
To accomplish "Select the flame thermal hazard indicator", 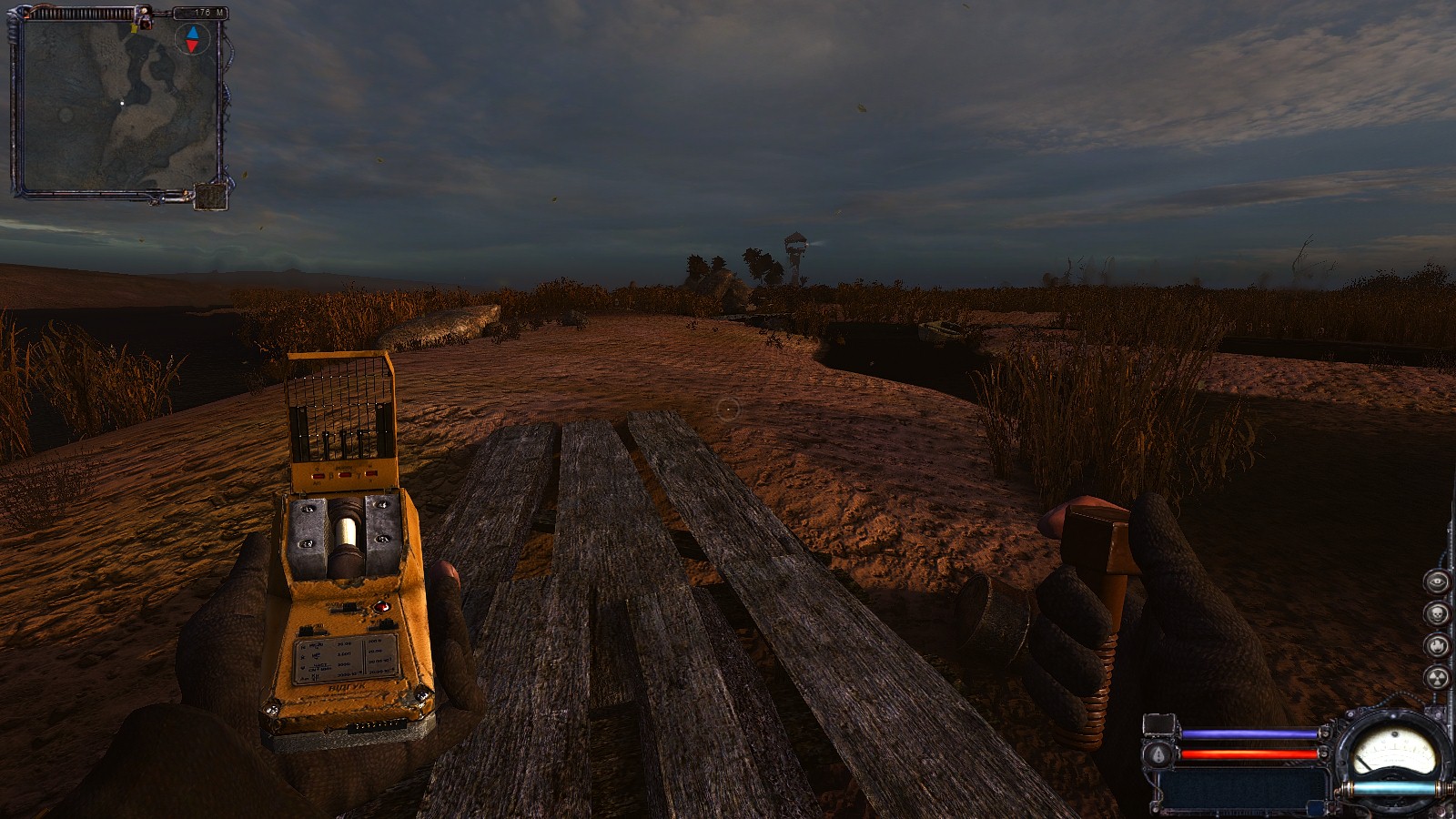I will [1437, 645].
